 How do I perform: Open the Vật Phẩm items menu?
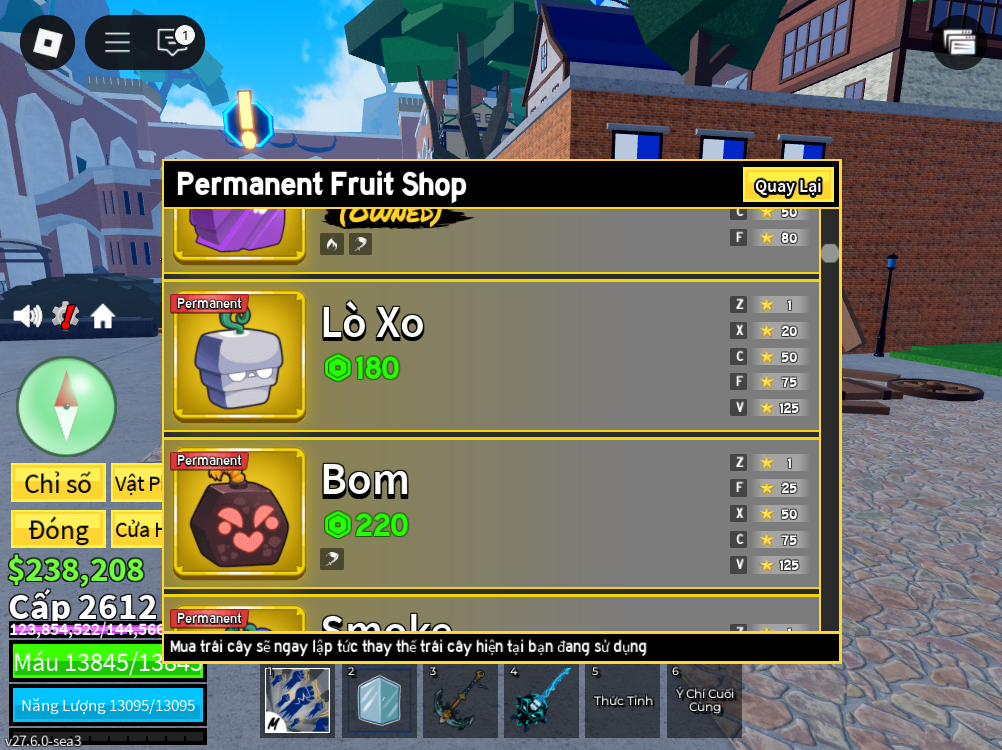[x=137, y=483]
